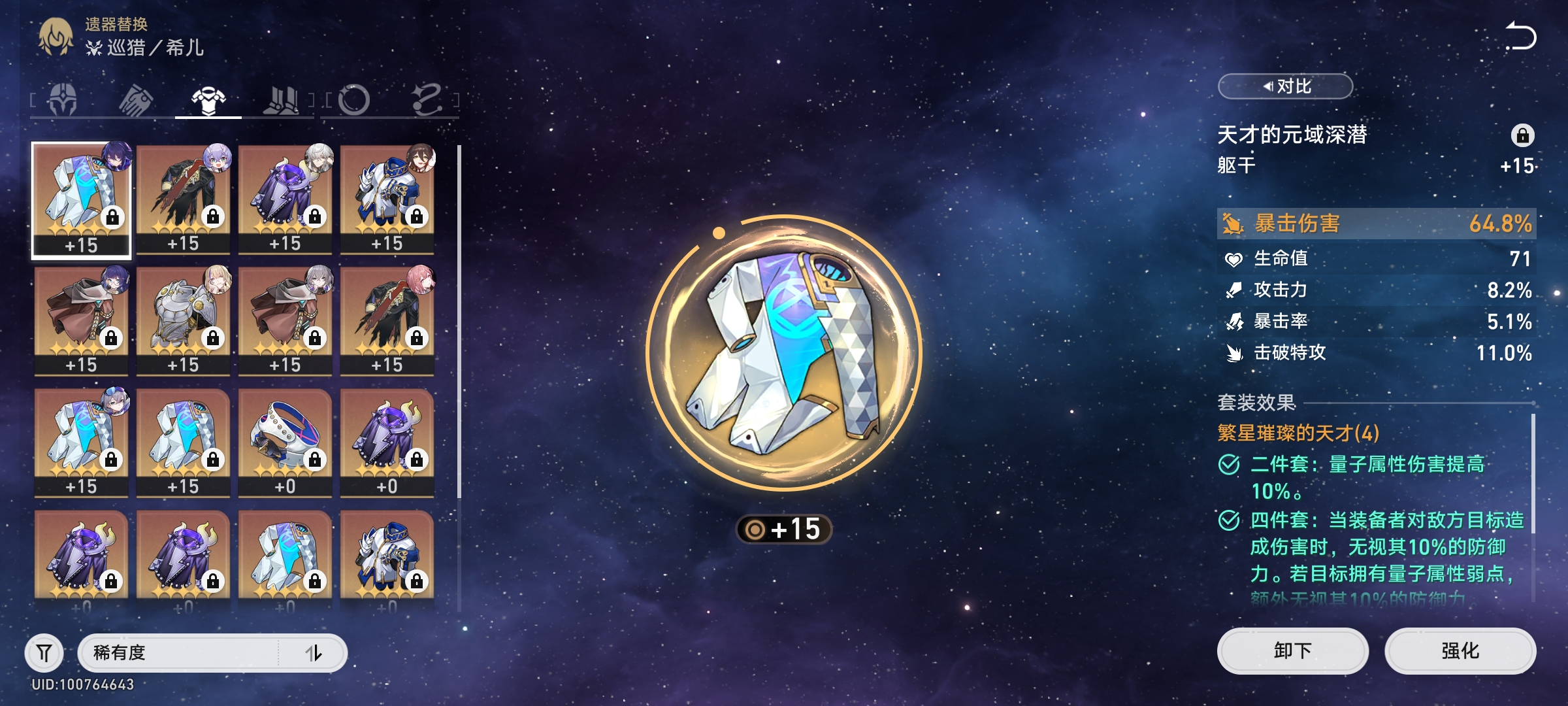Open the 对比 compare panel
The height and width of the screenshot is (706, 1568).
tap(1285, 86)
